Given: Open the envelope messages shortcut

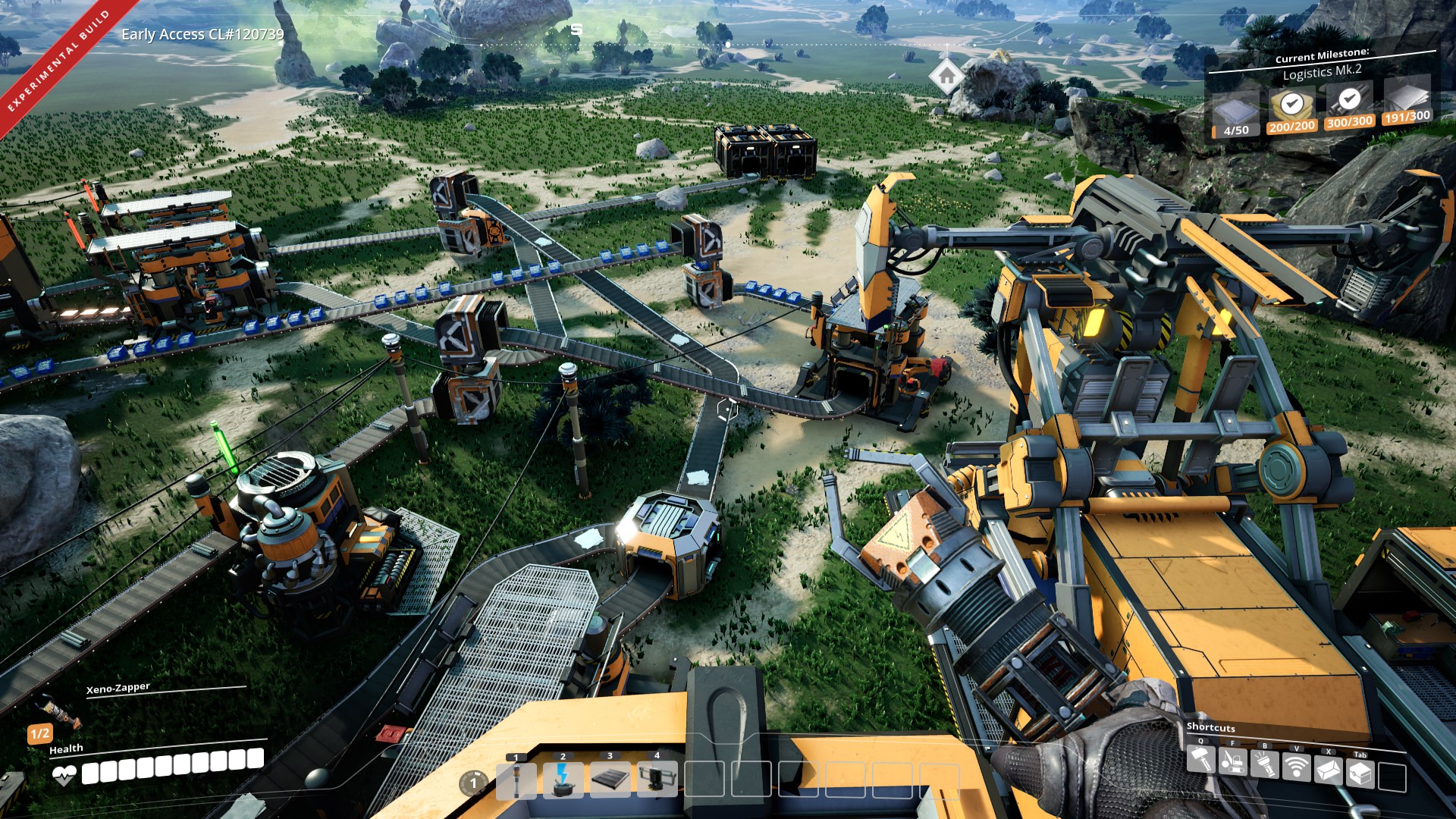Looking at the screenshot, I should [1329, 770].
